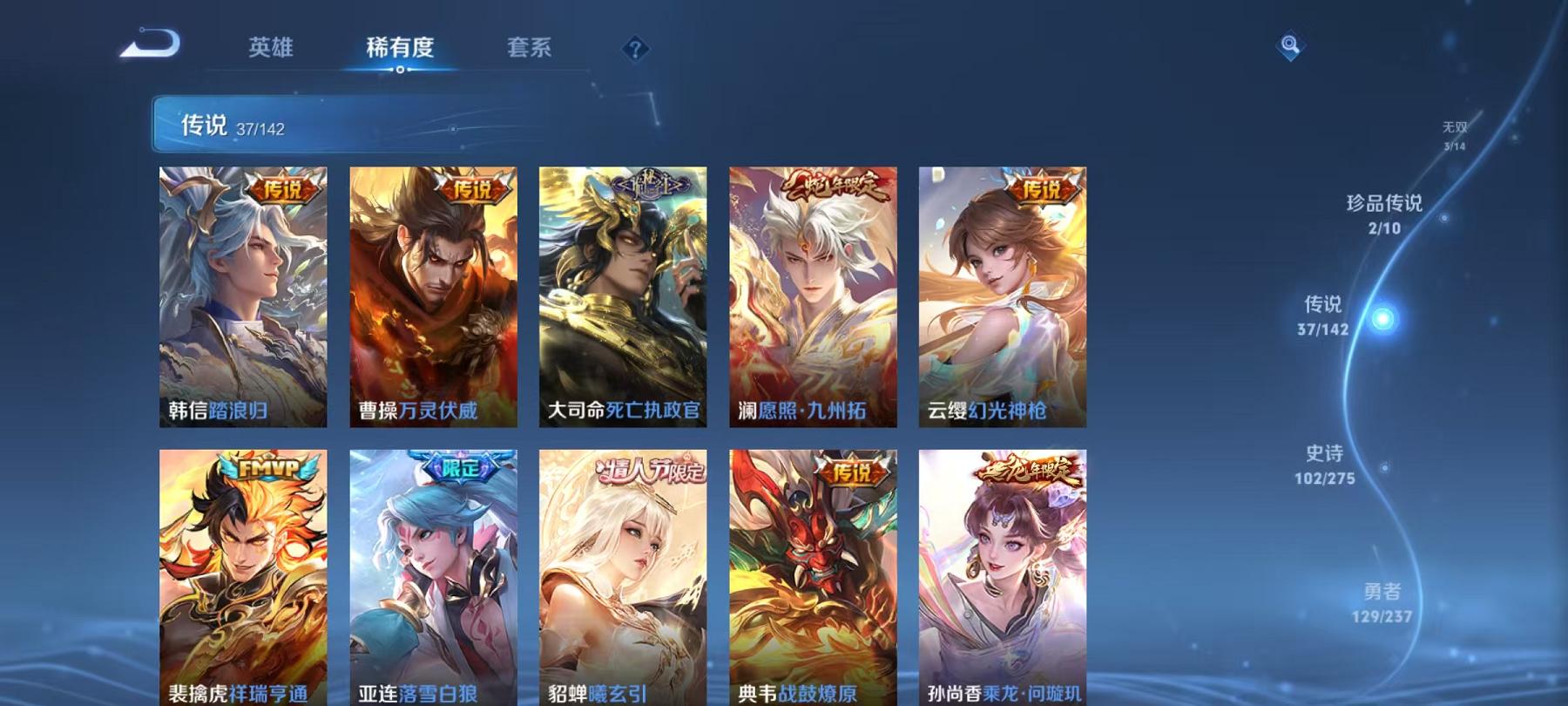Click the 传说 37/142 section header banner
This screenshot has height=706, width=1568.
click(348, 125)
